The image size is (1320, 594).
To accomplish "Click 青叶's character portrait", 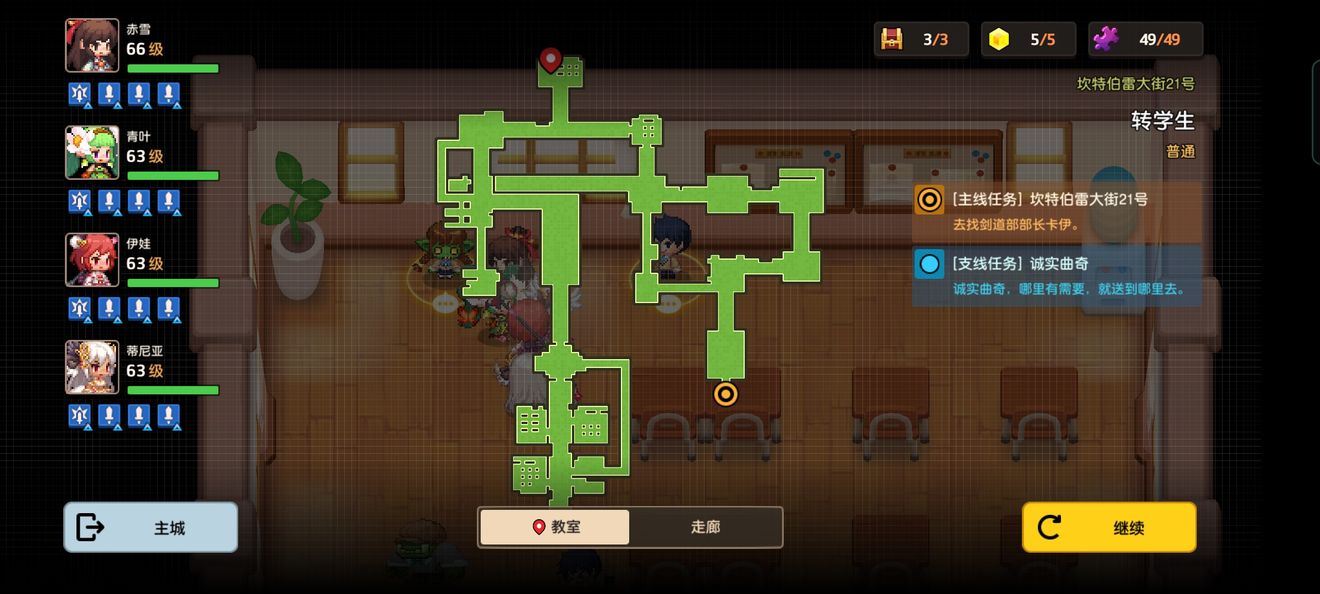I will [92, 153].
